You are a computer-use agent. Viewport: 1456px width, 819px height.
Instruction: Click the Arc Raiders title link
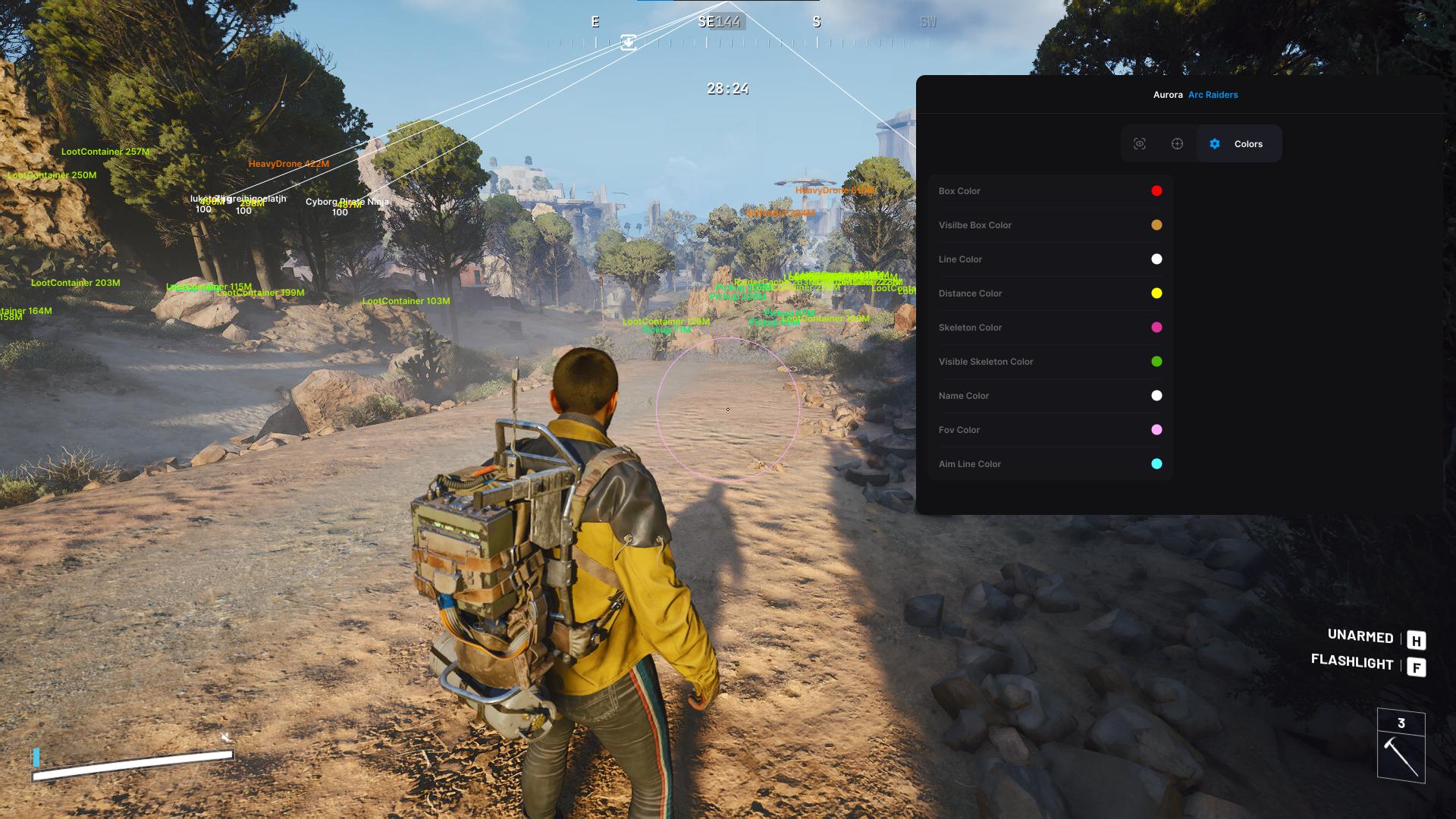(1213, 95)
